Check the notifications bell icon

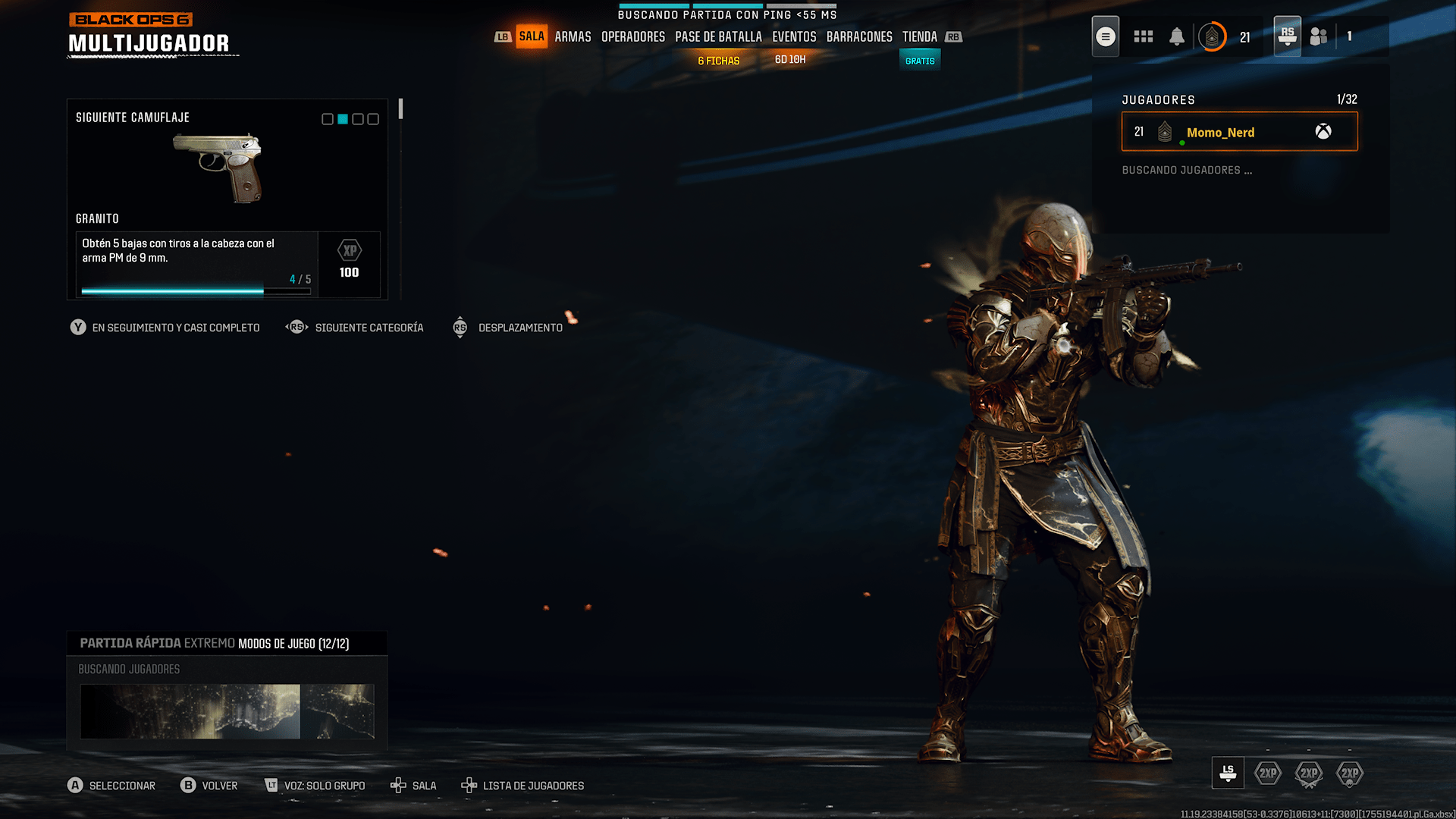point(1176,36)
